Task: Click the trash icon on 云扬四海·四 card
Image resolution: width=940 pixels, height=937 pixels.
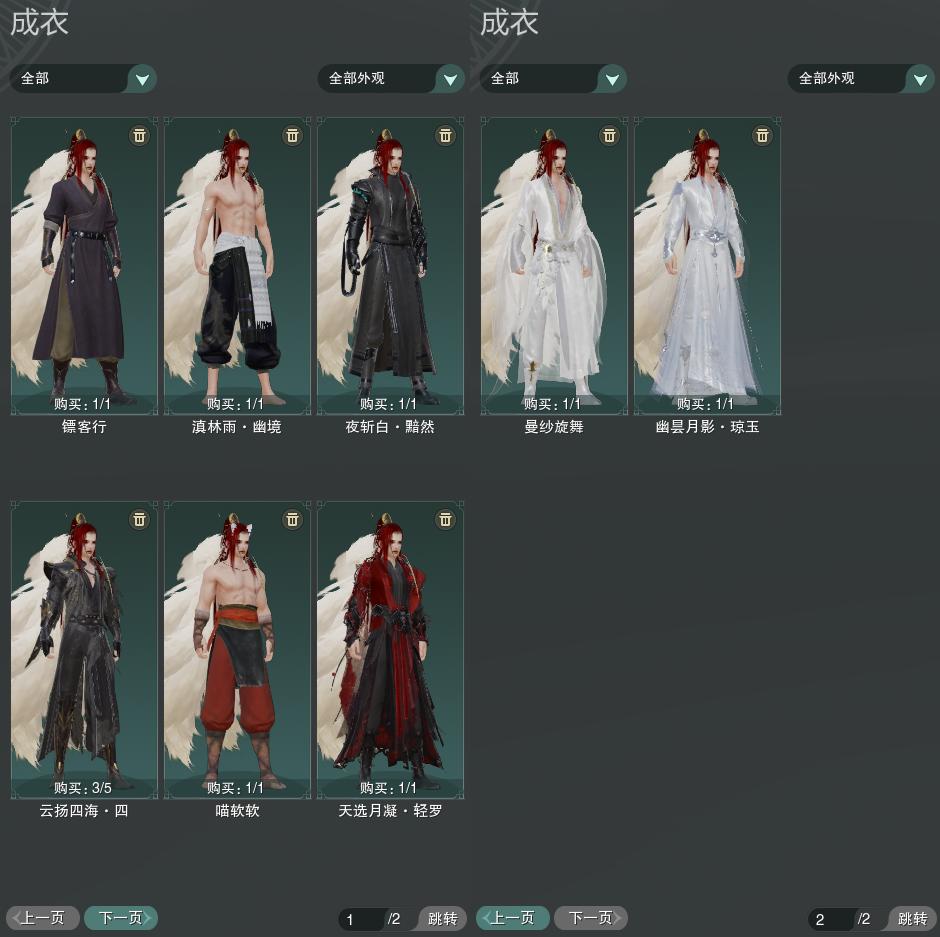Action: (x=139, y=519)
